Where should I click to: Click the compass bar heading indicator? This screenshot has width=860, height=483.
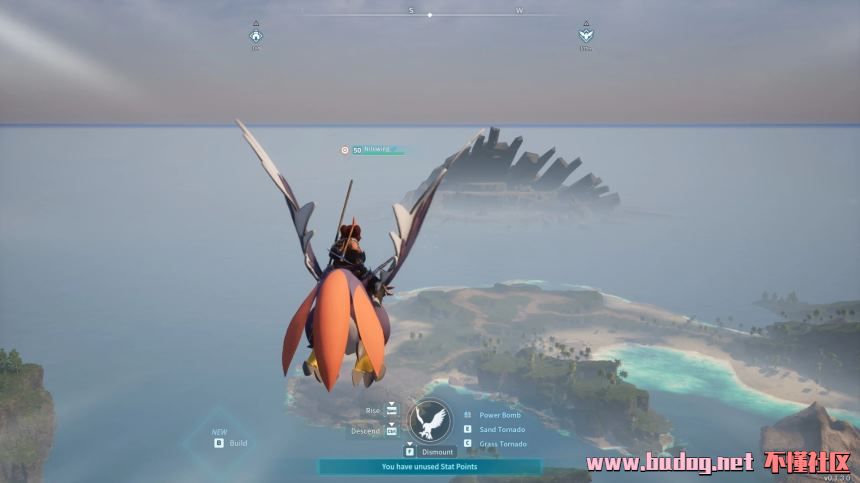point(430,14)
